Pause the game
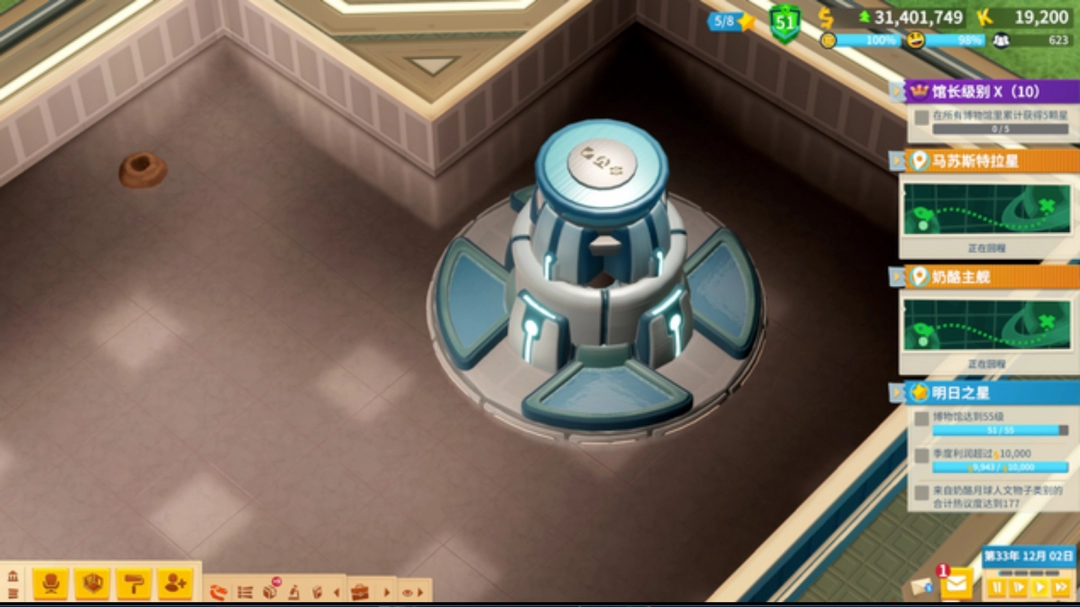The image size is (1080, 607). point(996,587)
